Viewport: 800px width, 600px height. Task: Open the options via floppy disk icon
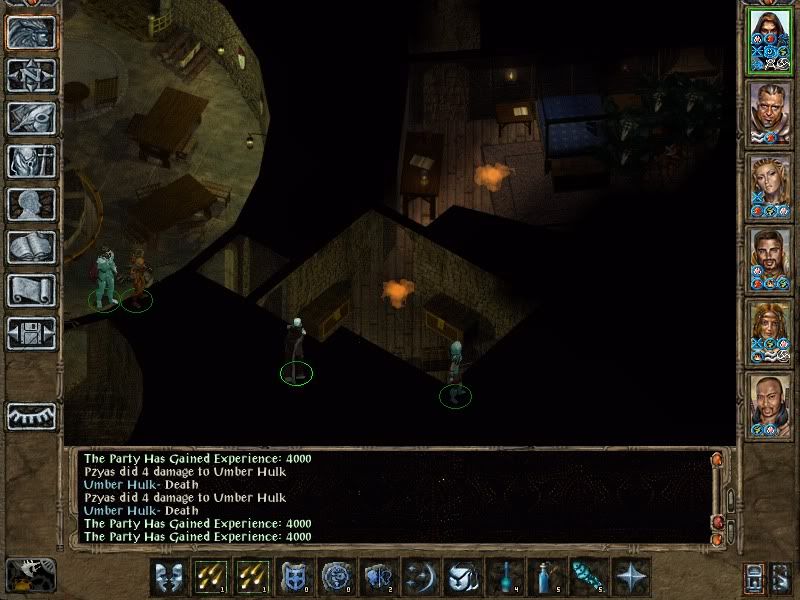pyautogui.click(x=31, y=333)
